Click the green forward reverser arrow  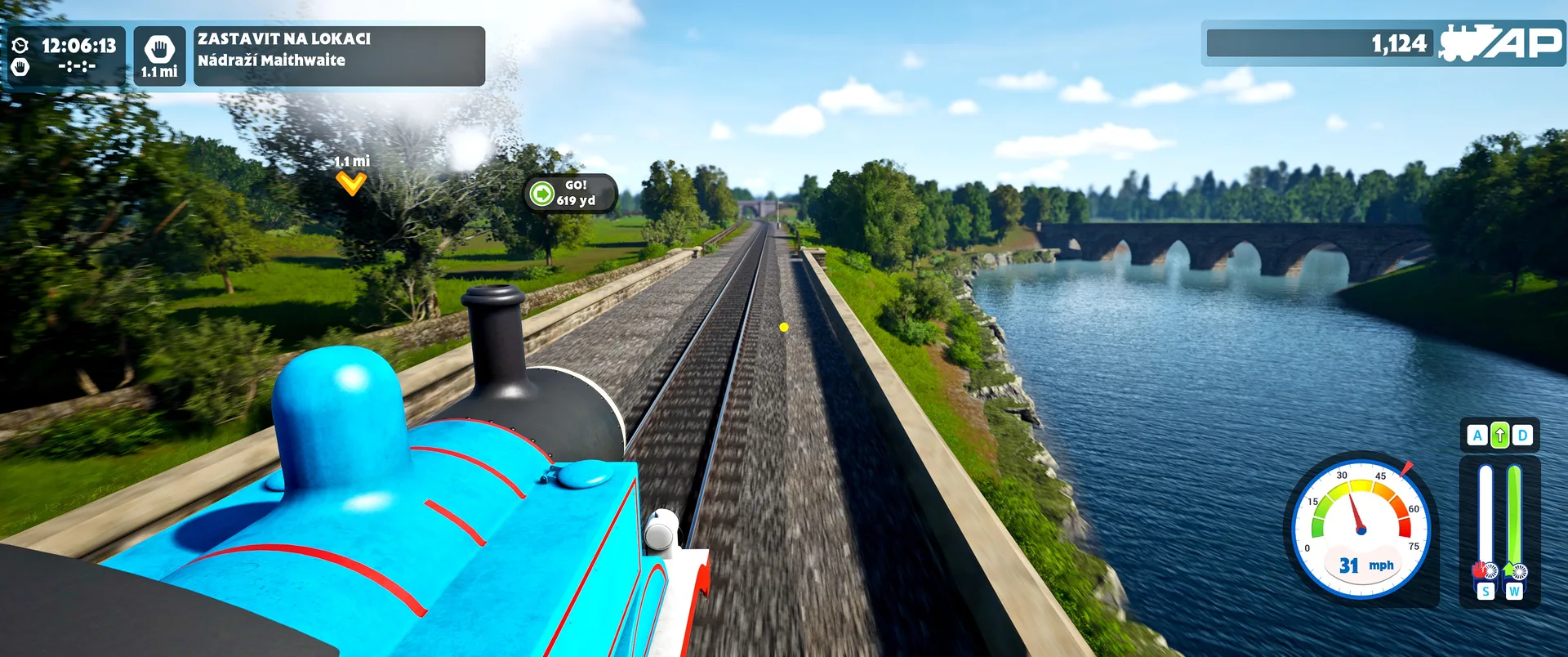pos(1499,436)
